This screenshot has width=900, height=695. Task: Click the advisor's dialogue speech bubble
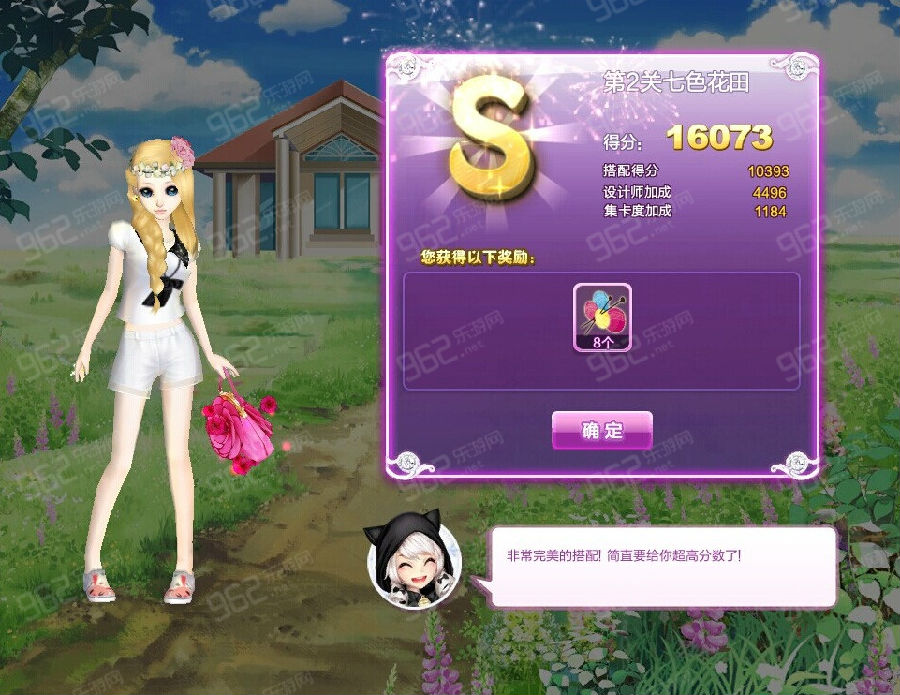[x=662, y=566]
